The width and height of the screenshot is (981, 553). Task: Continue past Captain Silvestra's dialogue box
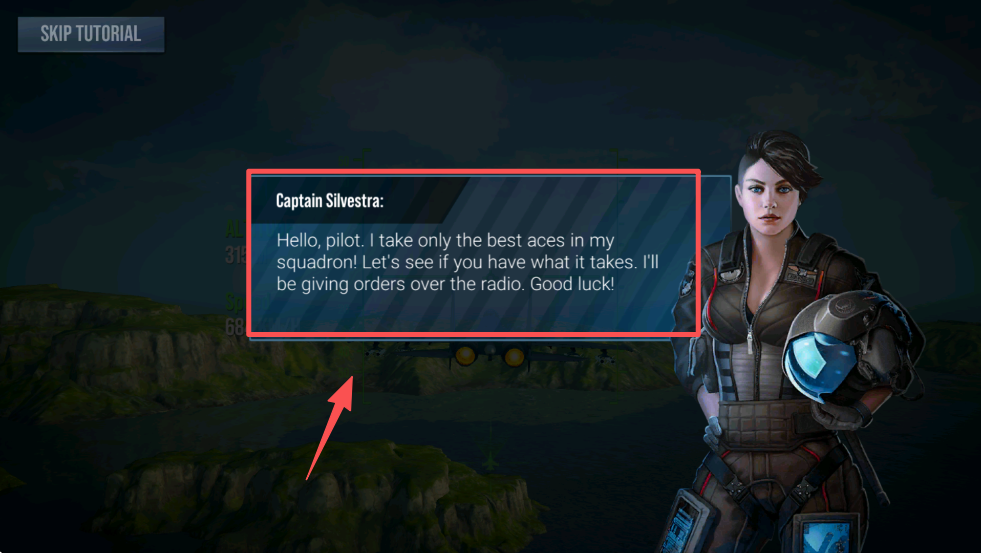[472, 255]
